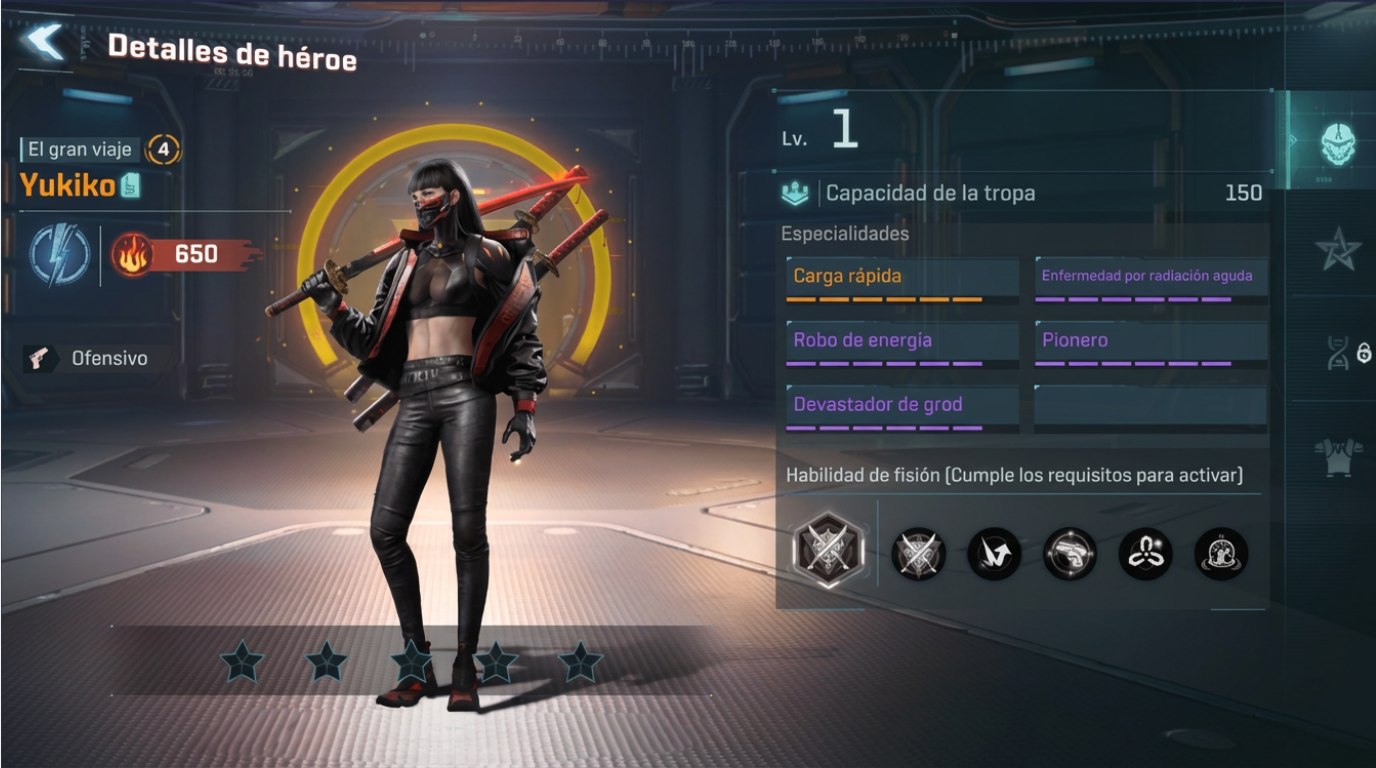
Task: View the zigzag arrow skill icon
Action: pyautogui.click(x=994, y=553)
